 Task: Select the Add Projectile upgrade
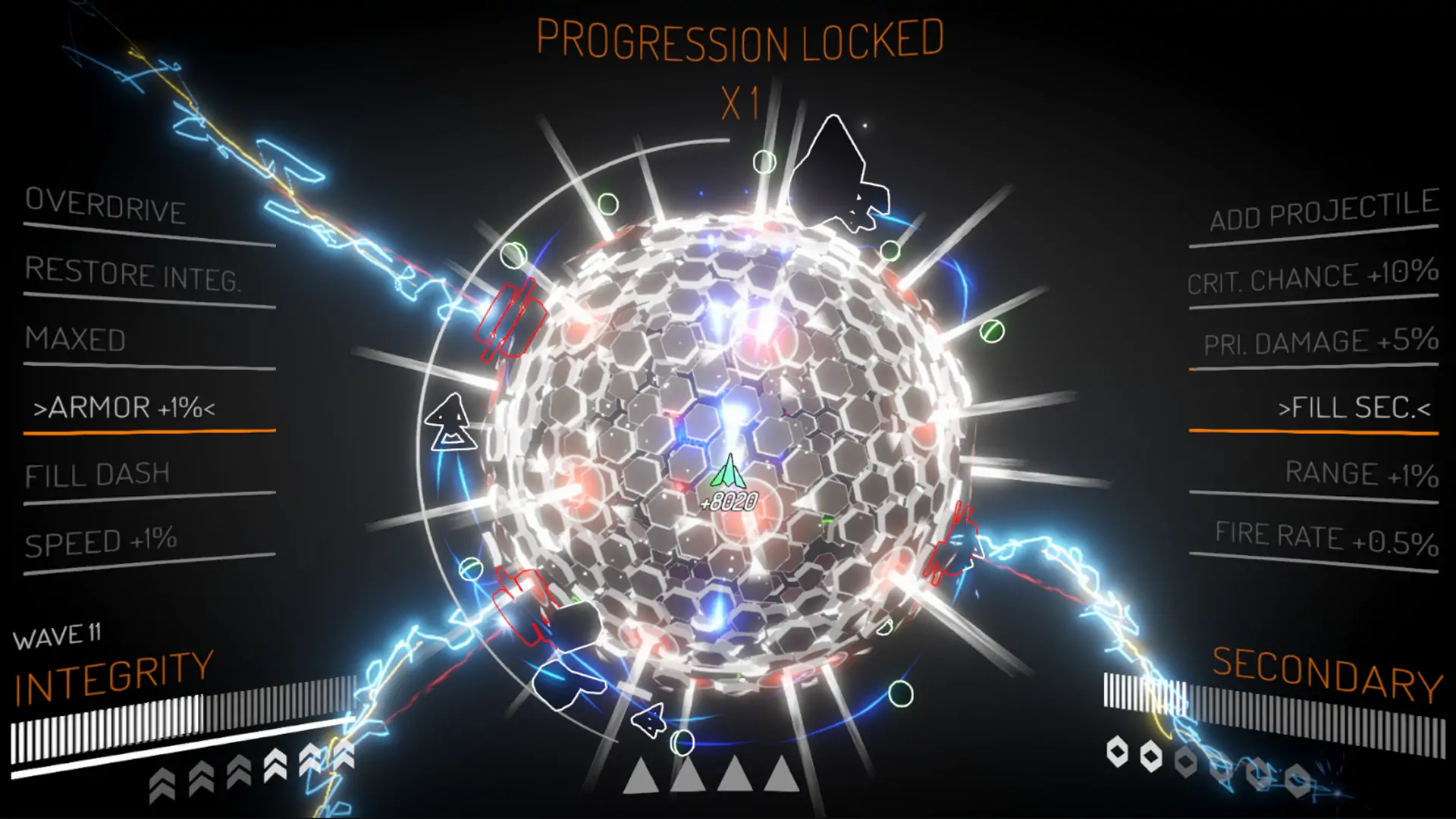tap(1323, 210)
